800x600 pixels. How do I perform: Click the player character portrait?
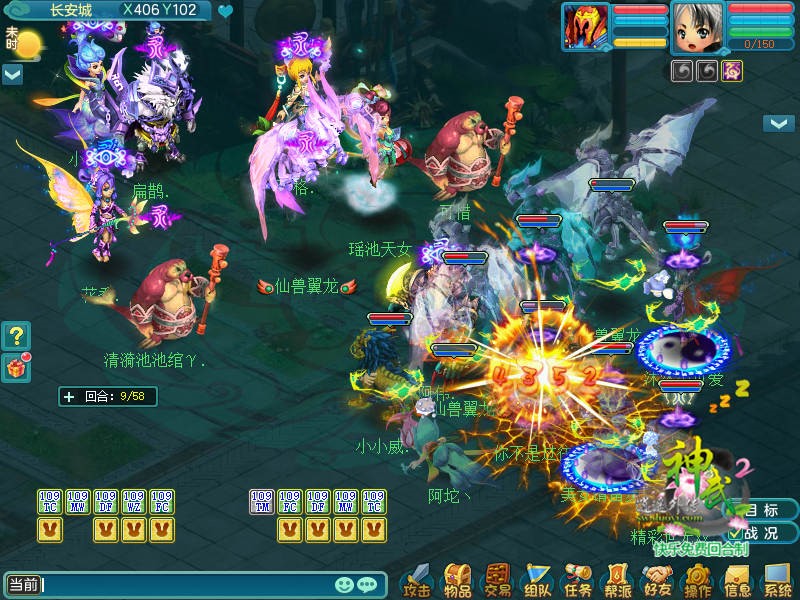click(x=697, y=26)
